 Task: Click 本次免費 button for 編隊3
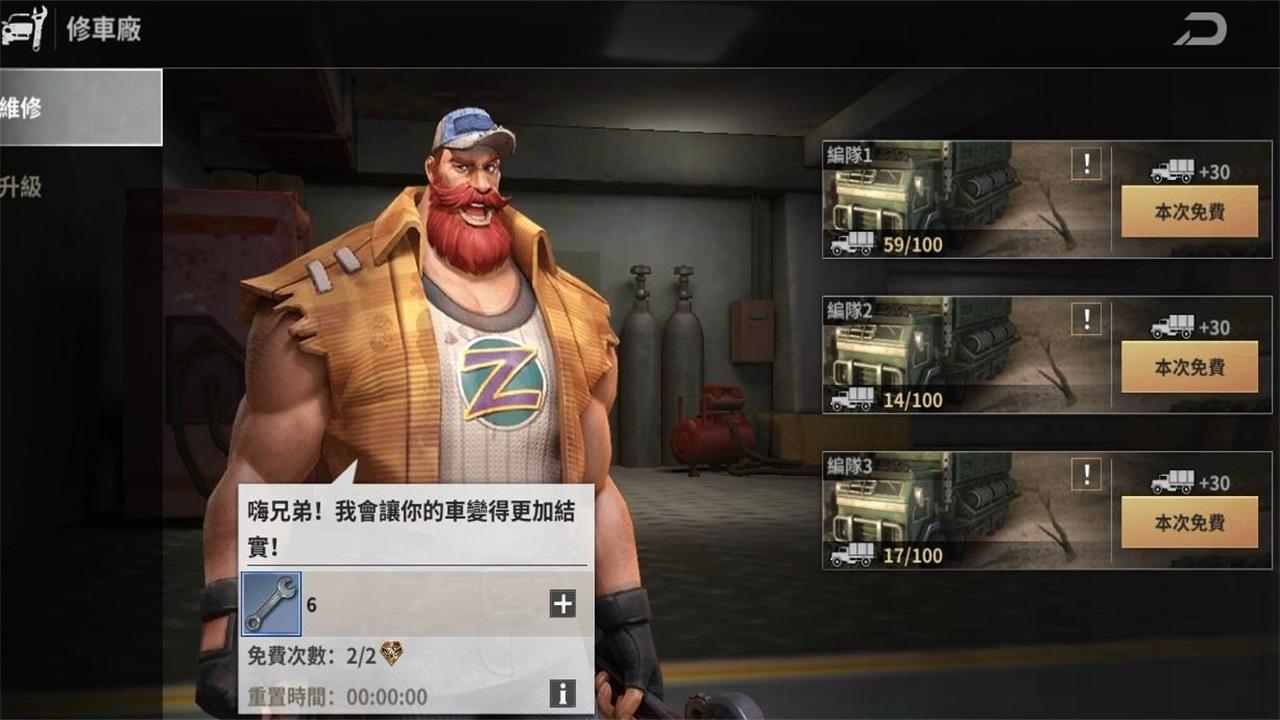(1190, 523)
